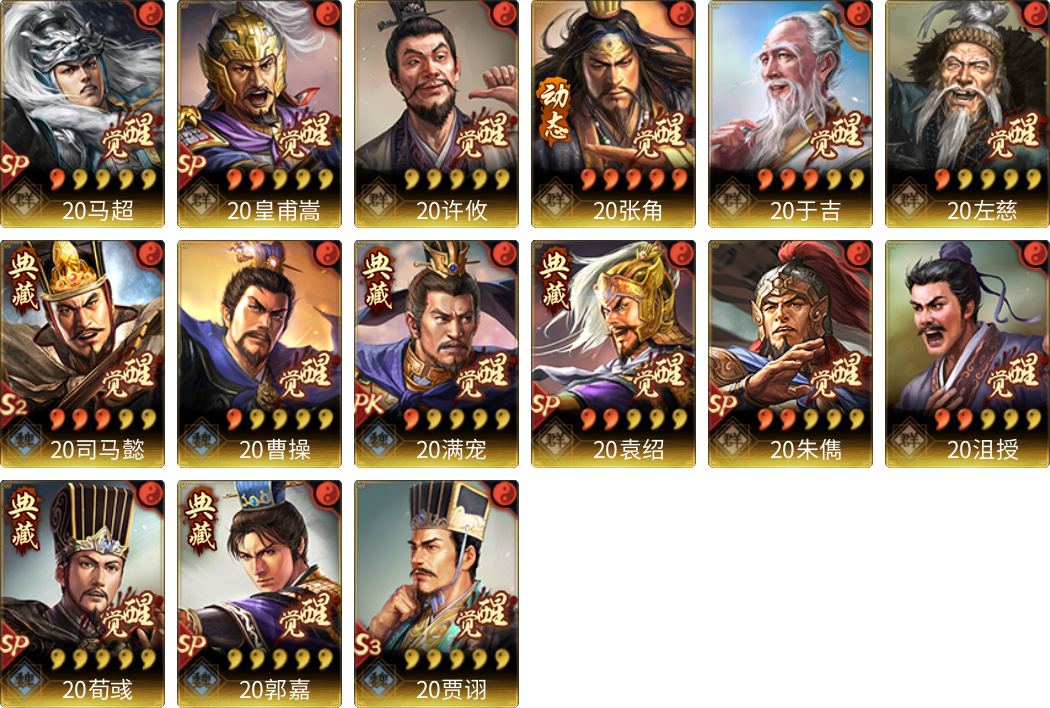The image size is (1050, 708).
Task: Choose the 皇甫嵩 general card
Action: [259, 113]
